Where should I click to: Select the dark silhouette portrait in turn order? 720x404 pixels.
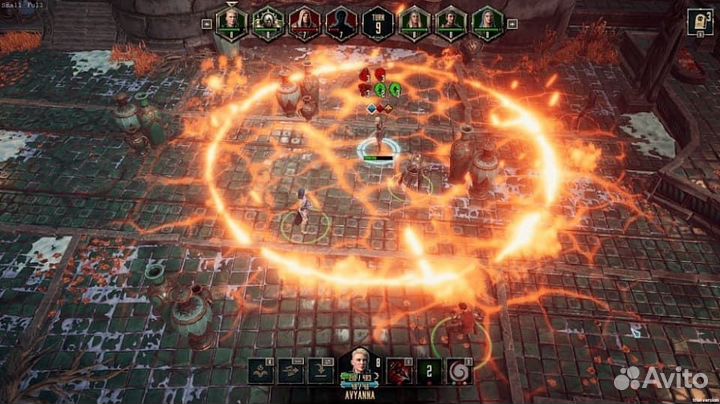(340, 21)
